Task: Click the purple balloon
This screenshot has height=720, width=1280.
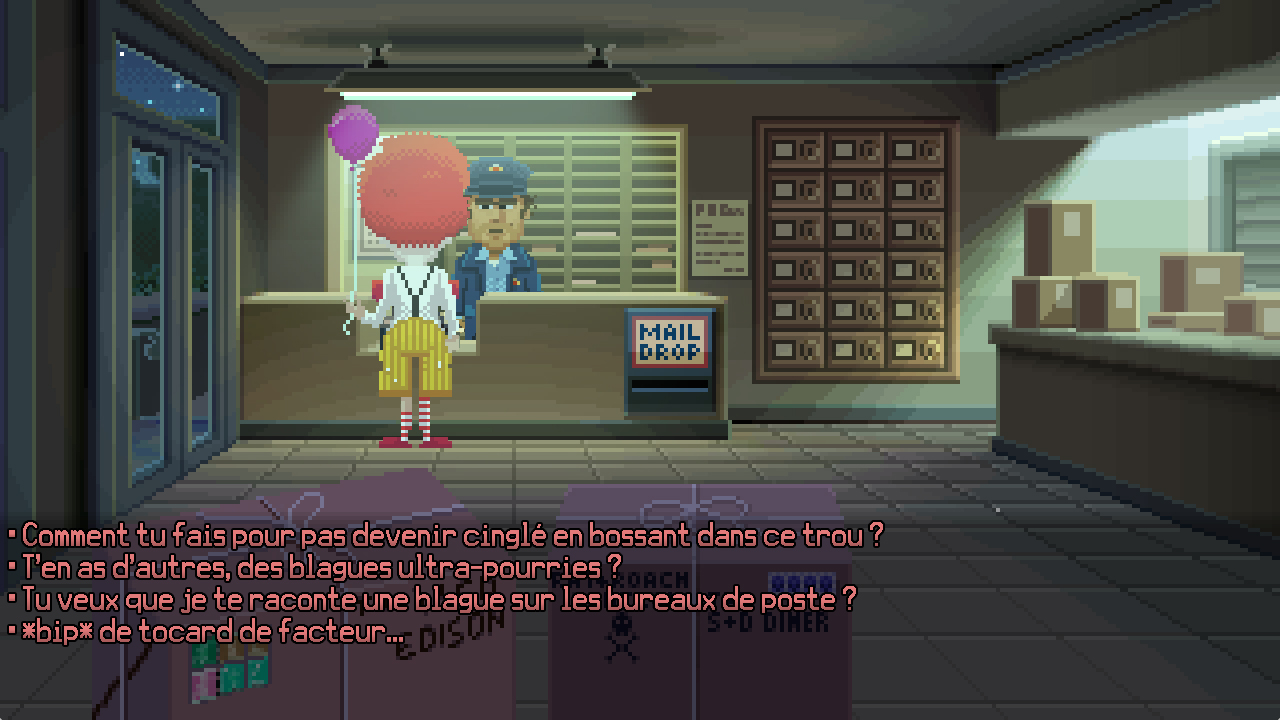Action: coord(355,135)
